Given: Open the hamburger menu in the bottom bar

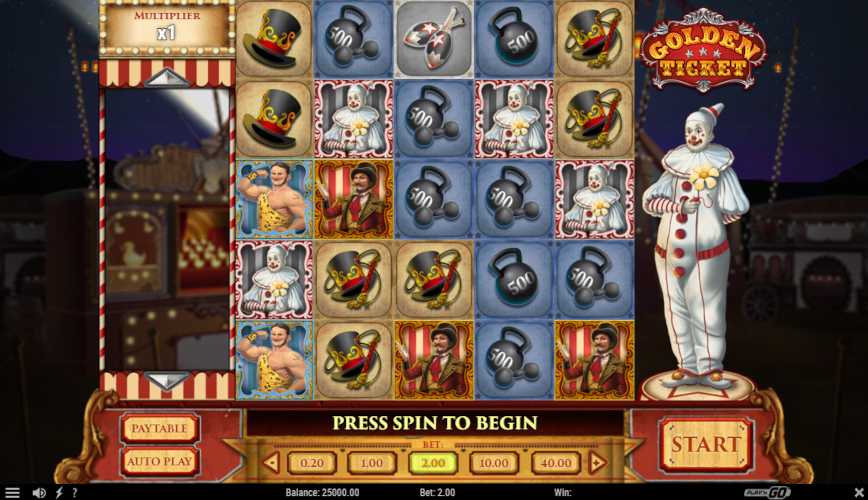Looking at the screenshot, I should (x=12, y=492).
